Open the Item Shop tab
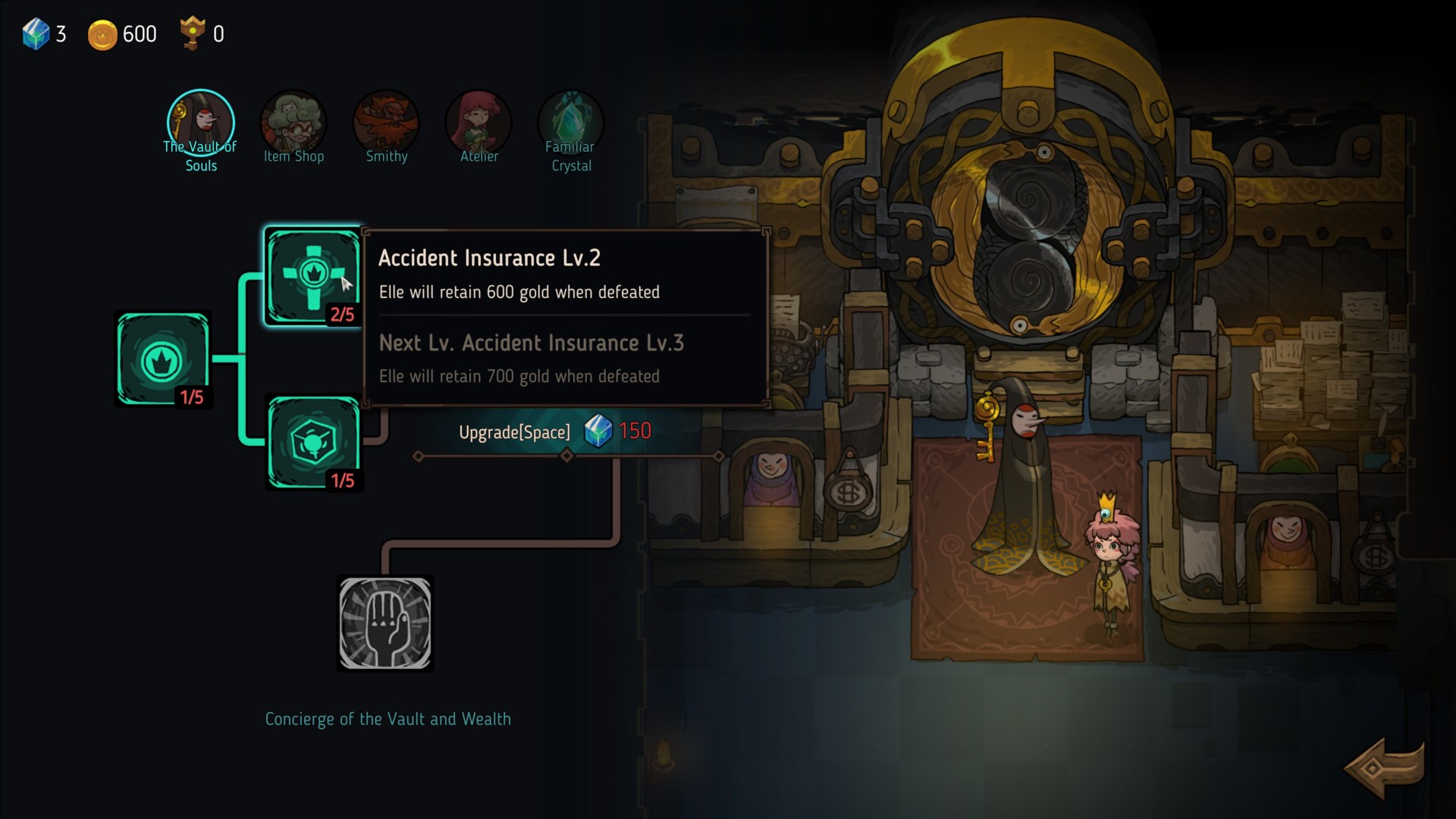 click(x=293, y=125)
